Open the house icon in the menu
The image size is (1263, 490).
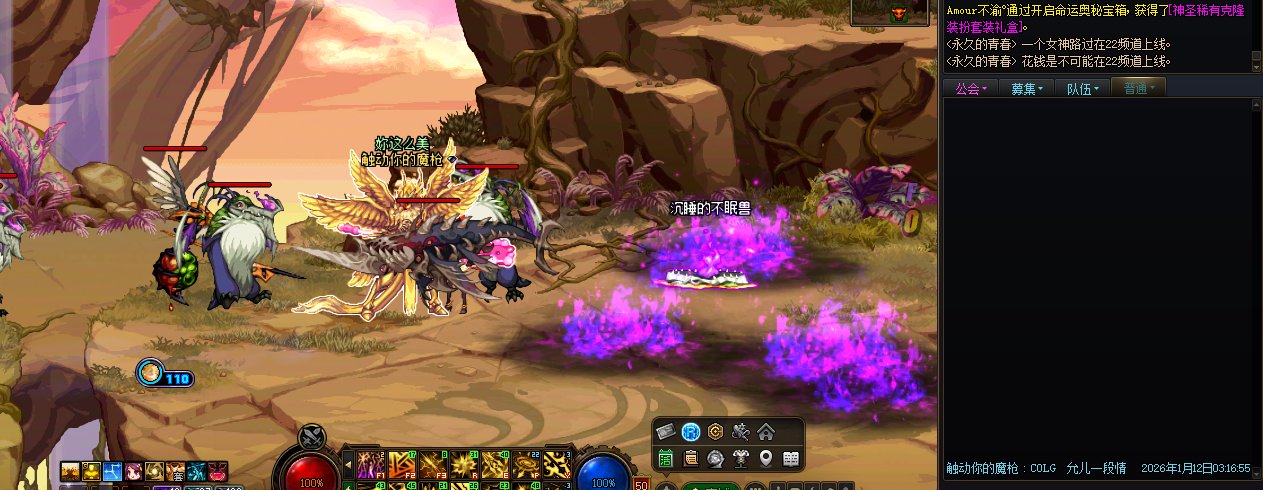tap(765, 432)
